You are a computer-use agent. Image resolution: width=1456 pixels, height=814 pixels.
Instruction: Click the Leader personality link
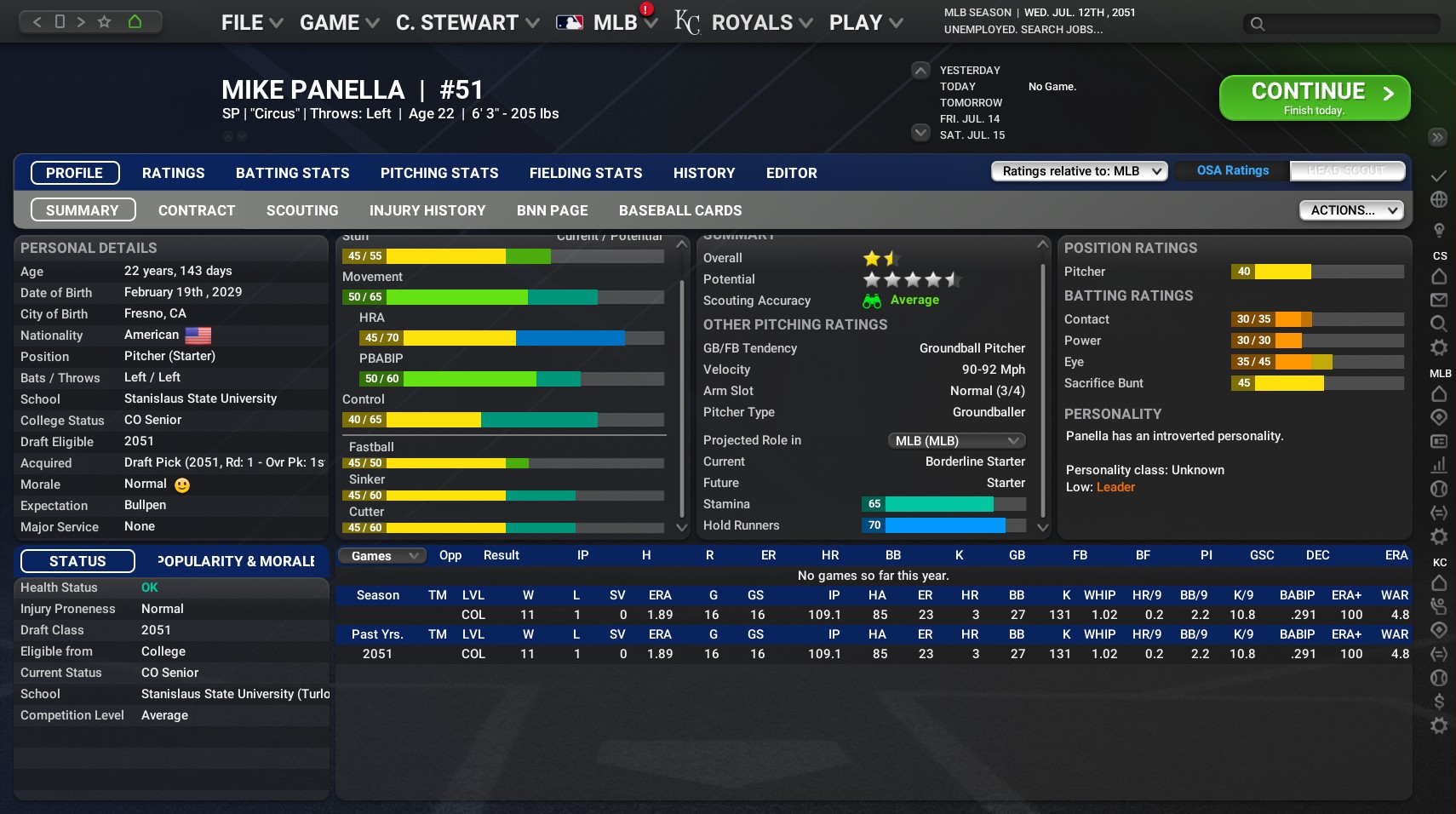coord(1117,487)
